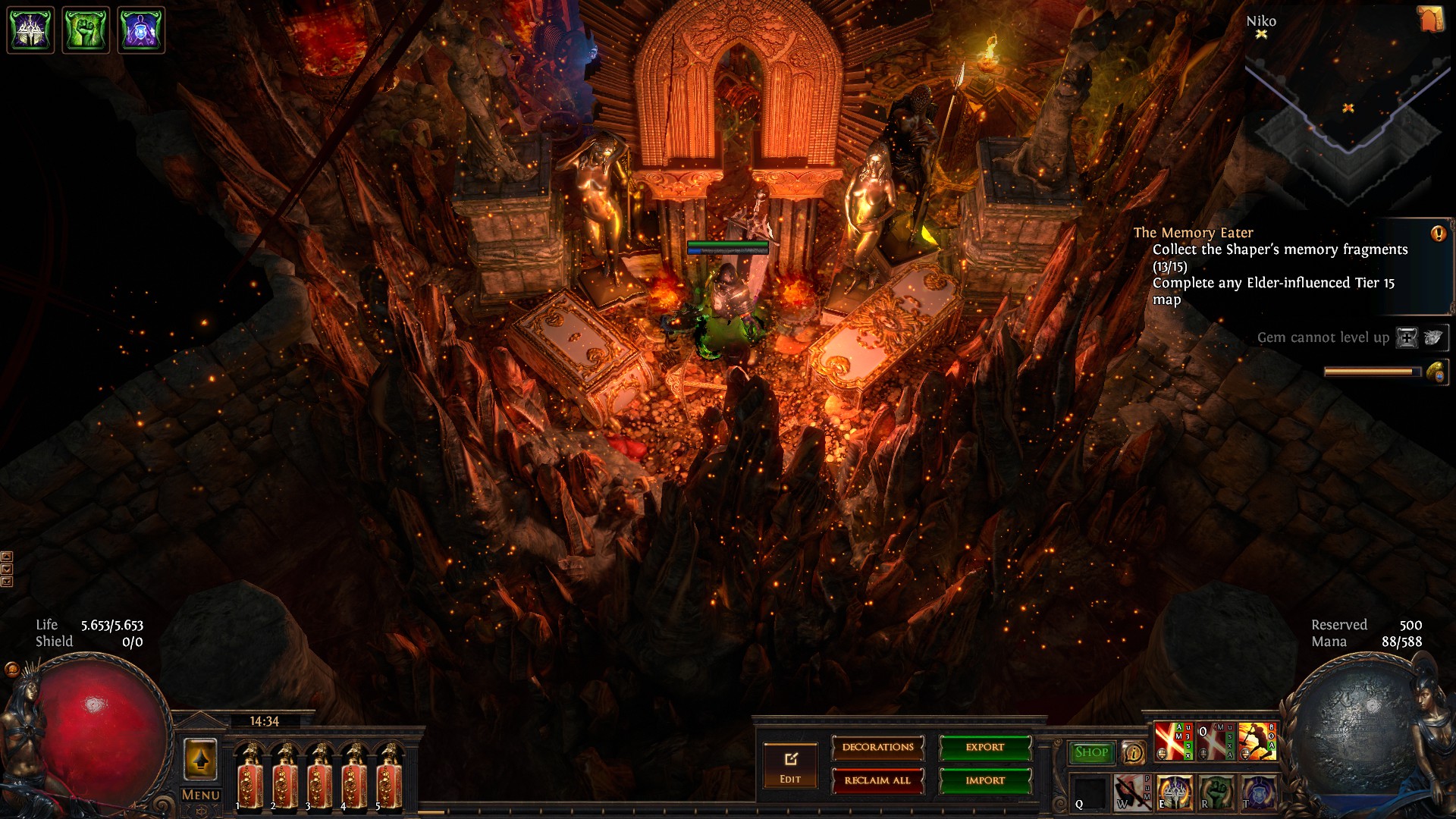Click the green fist buff icon
Viewport: 1456px width, 819px height.
click(86, 30)
